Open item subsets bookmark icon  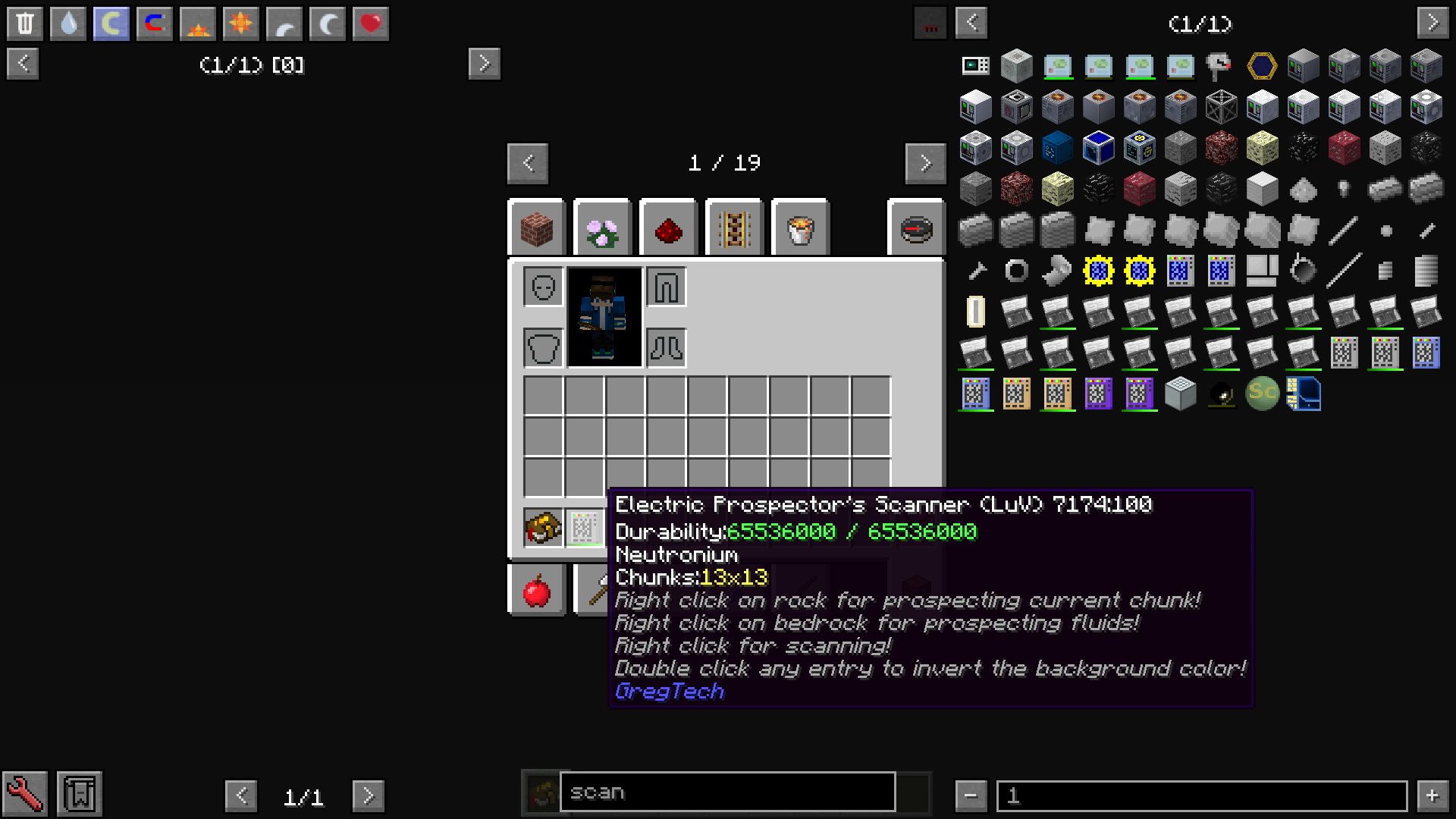click(78, 793)
